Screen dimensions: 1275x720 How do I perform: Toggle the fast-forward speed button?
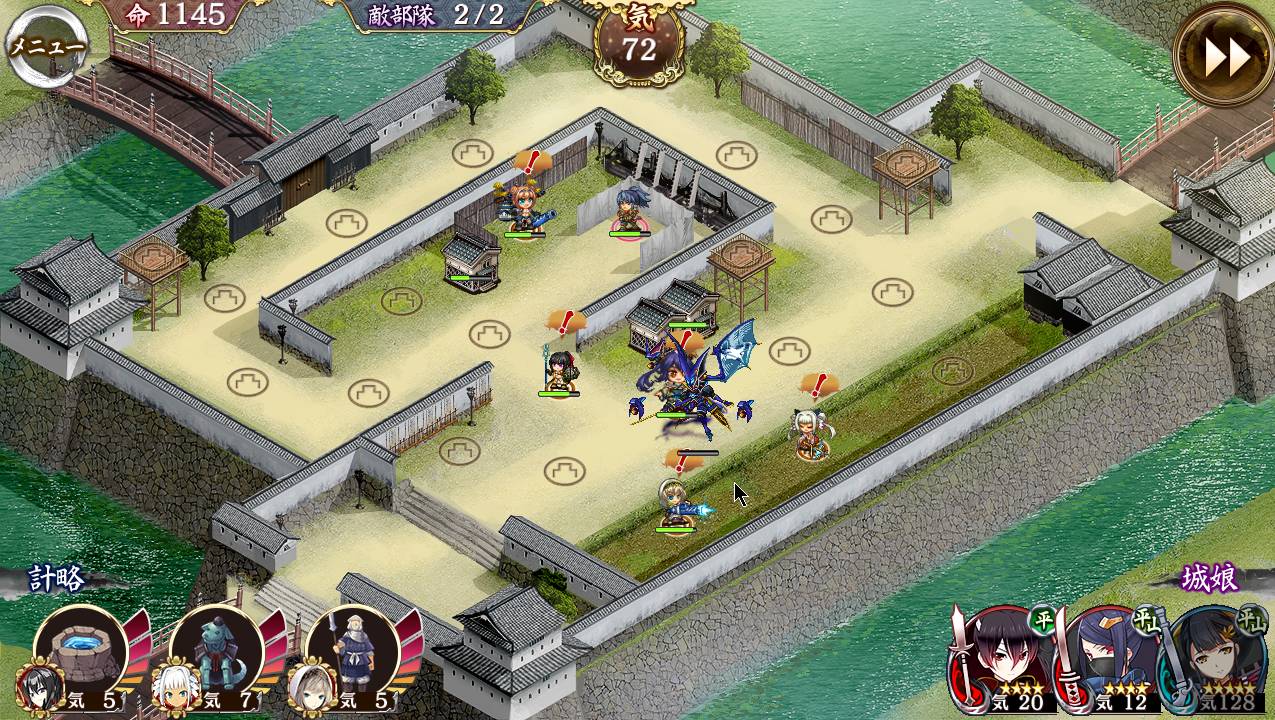tap(1225, 57)
